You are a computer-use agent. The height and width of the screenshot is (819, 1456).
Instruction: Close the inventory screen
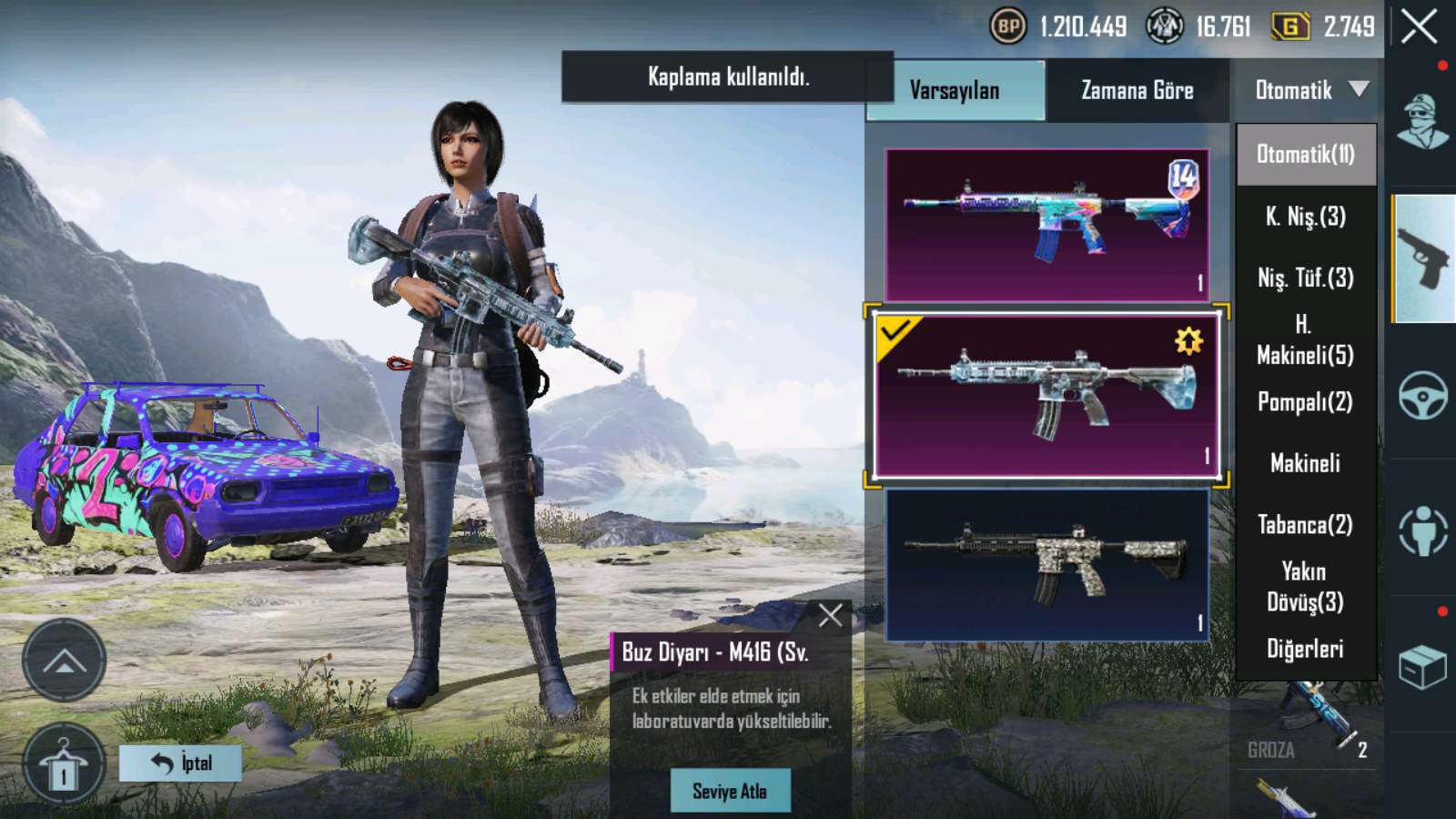click(x=1419, y=27)
